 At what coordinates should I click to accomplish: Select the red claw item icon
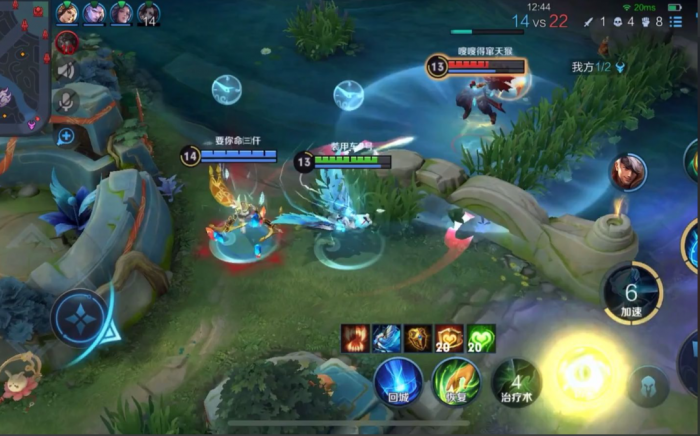[x=355, y=338]
